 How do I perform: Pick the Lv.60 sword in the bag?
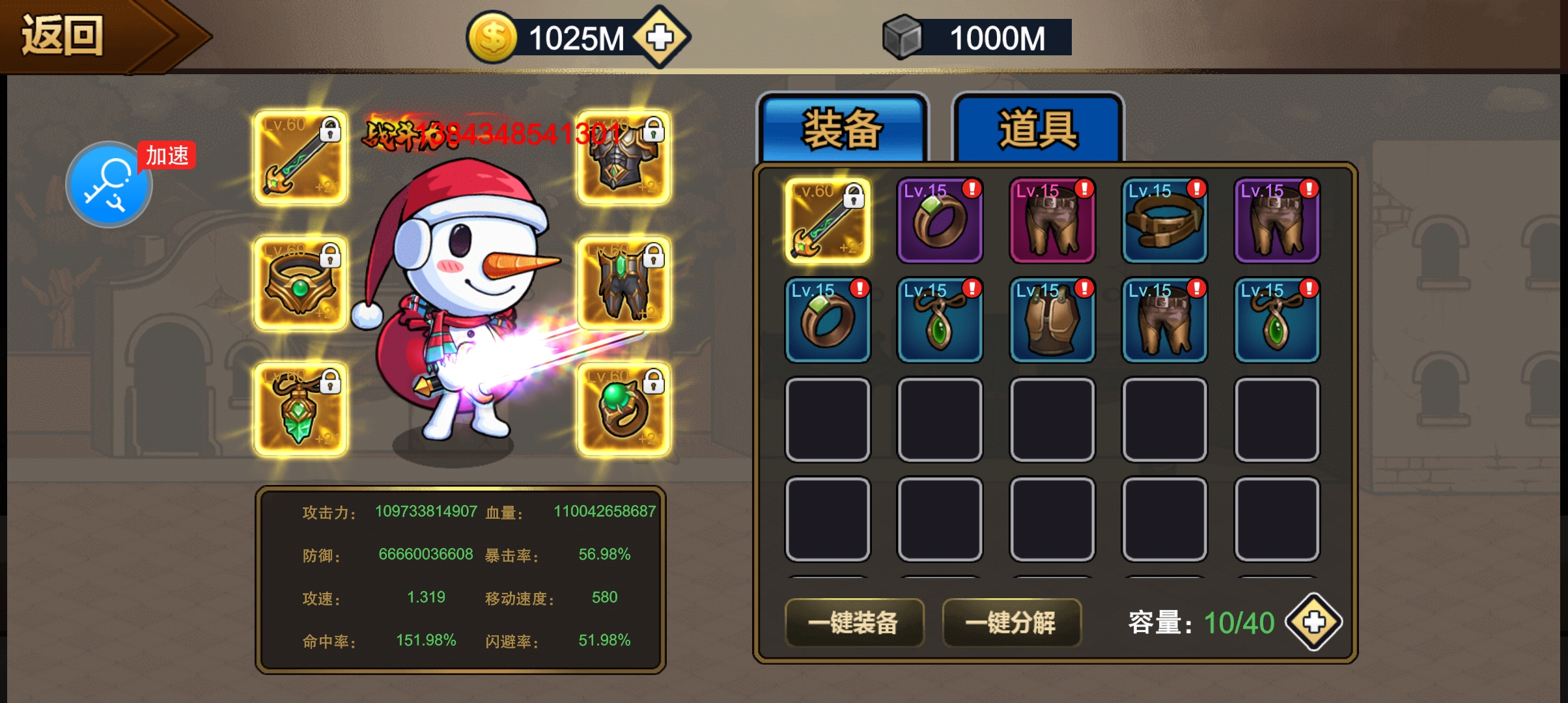[828, 221]
